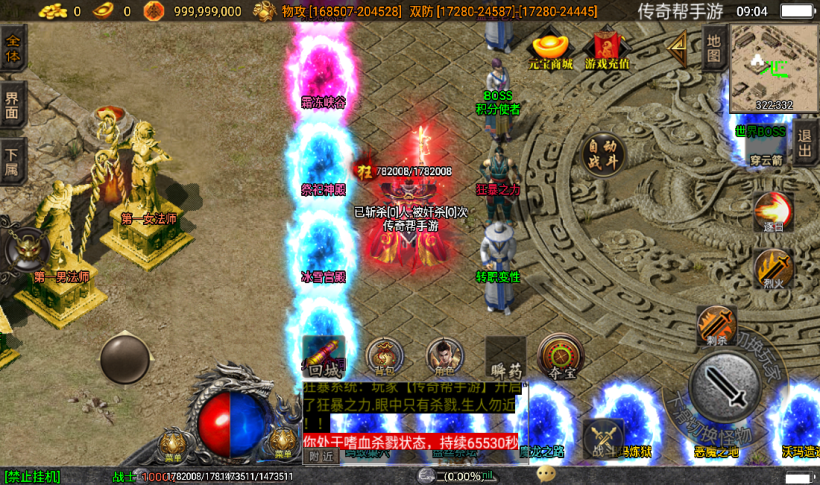This screenshot has height=485, width=820.
Task: Open the 角色 character sheet
Action: coord(445,357)
